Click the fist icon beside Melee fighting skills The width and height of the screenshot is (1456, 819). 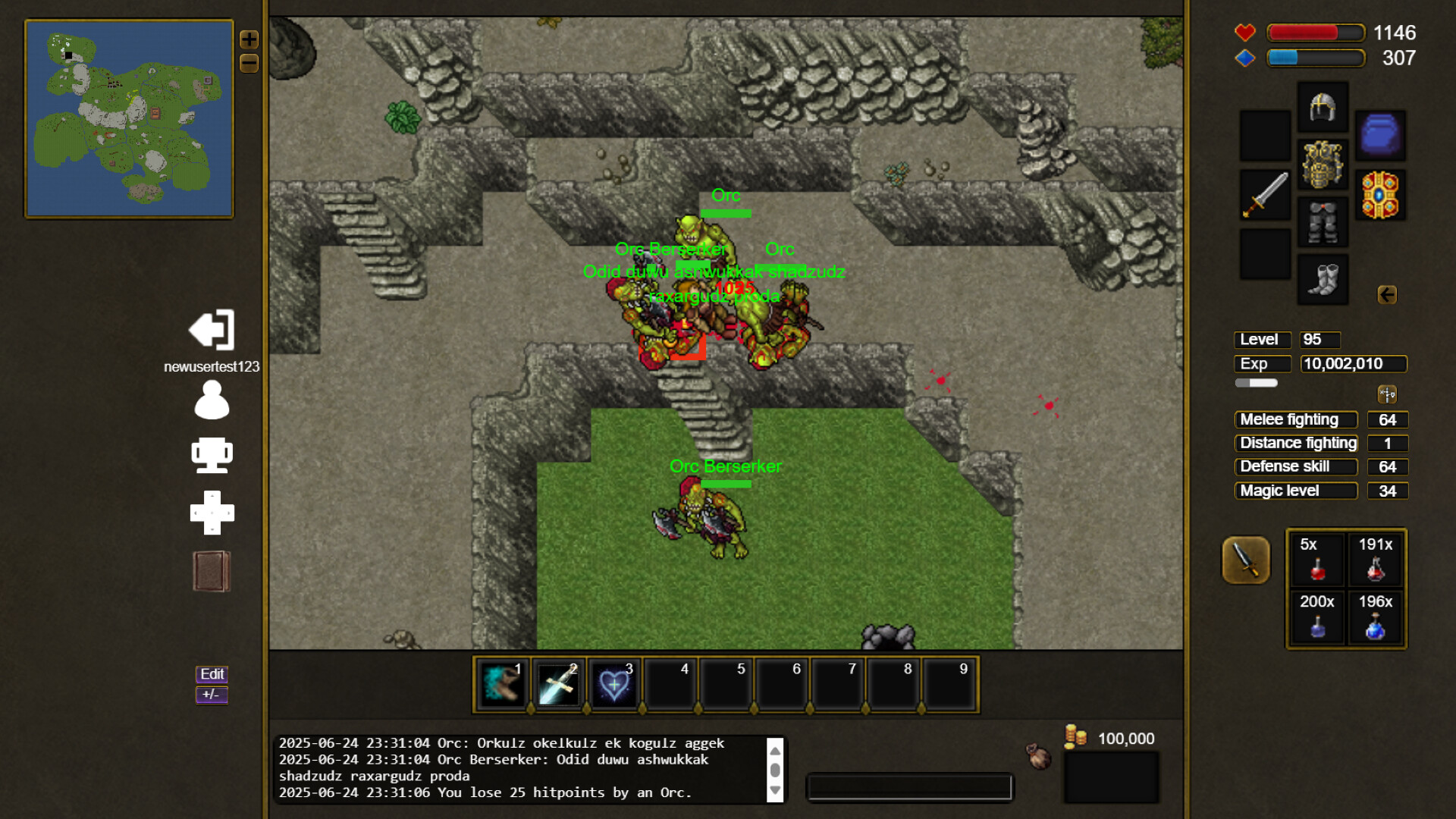click(x=1388, y=393)
